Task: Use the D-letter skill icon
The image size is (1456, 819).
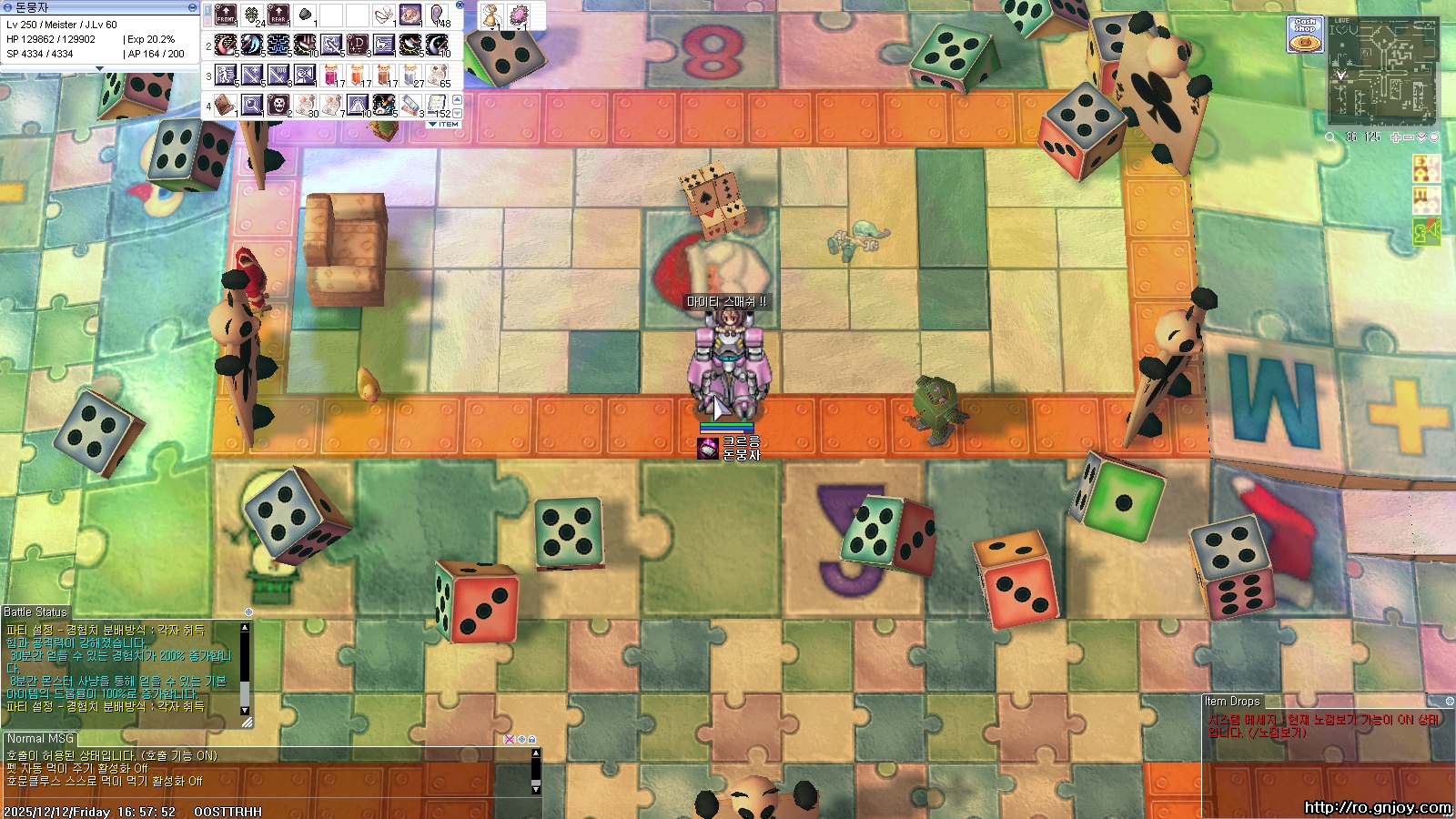Action: (358, 45)
